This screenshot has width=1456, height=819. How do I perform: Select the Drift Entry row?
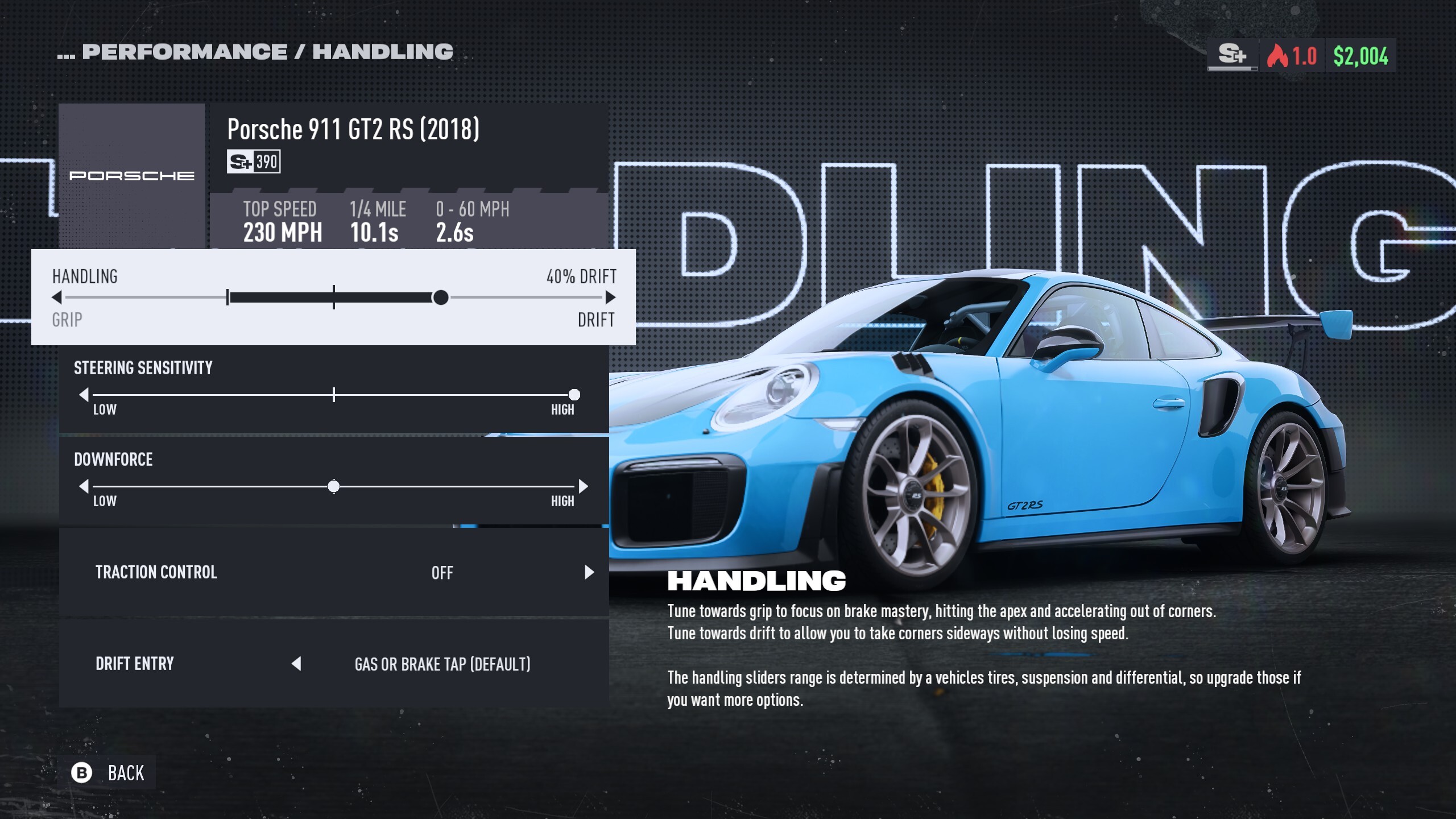[334, 664]
